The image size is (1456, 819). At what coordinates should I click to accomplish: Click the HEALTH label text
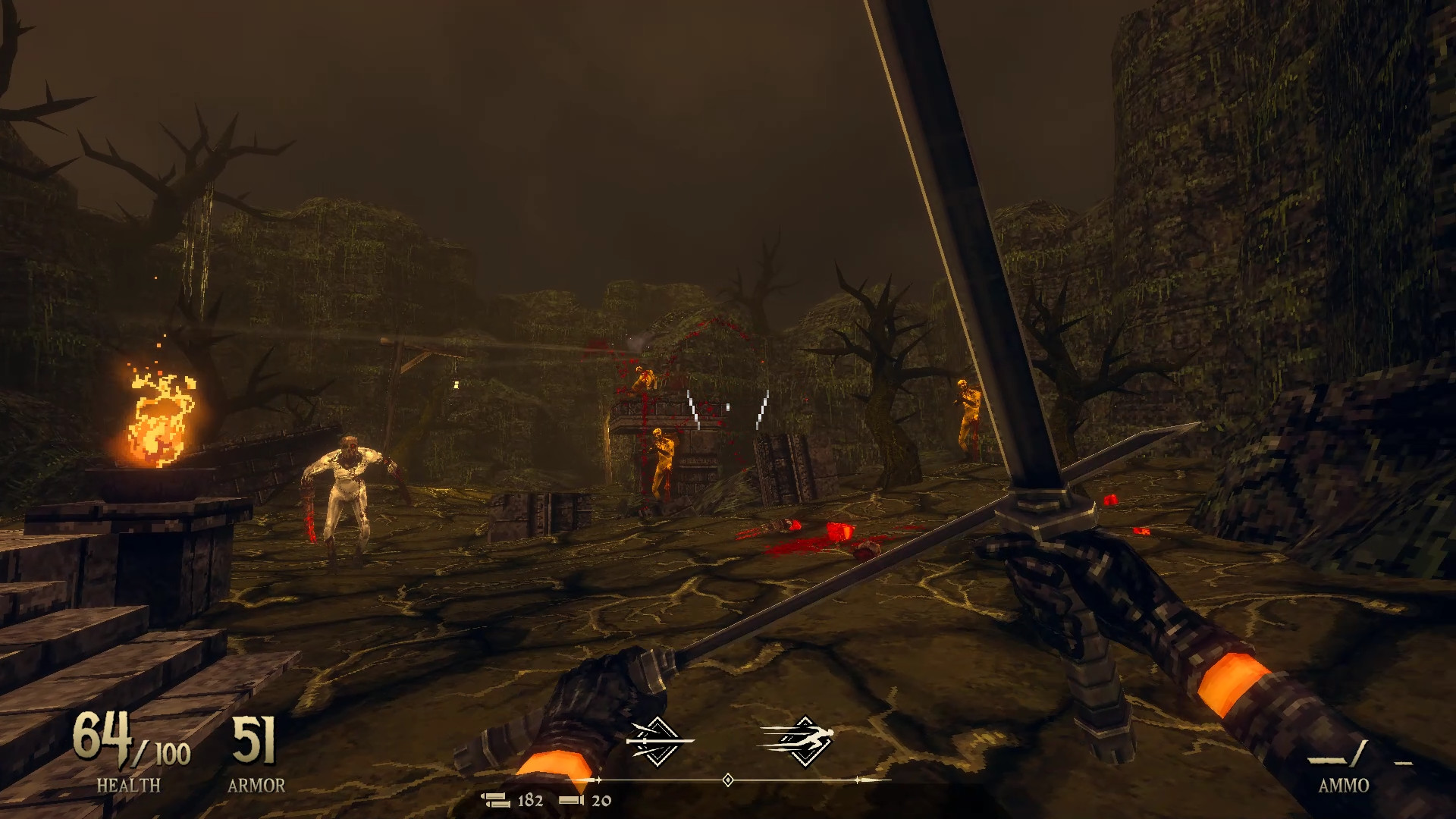click(x=129, y=785)
